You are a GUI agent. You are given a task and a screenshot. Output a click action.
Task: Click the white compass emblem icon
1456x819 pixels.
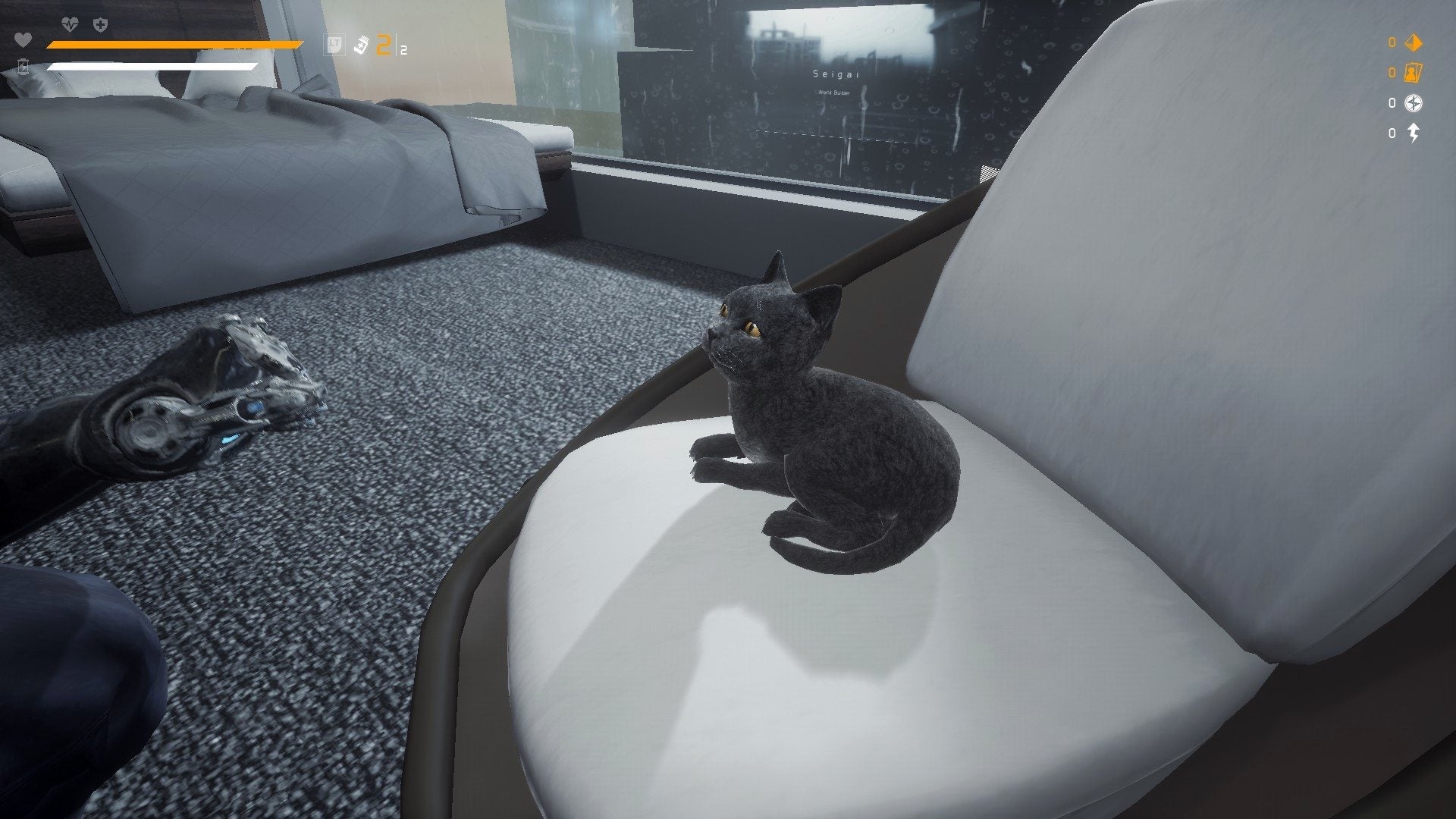click(1413, 102)
